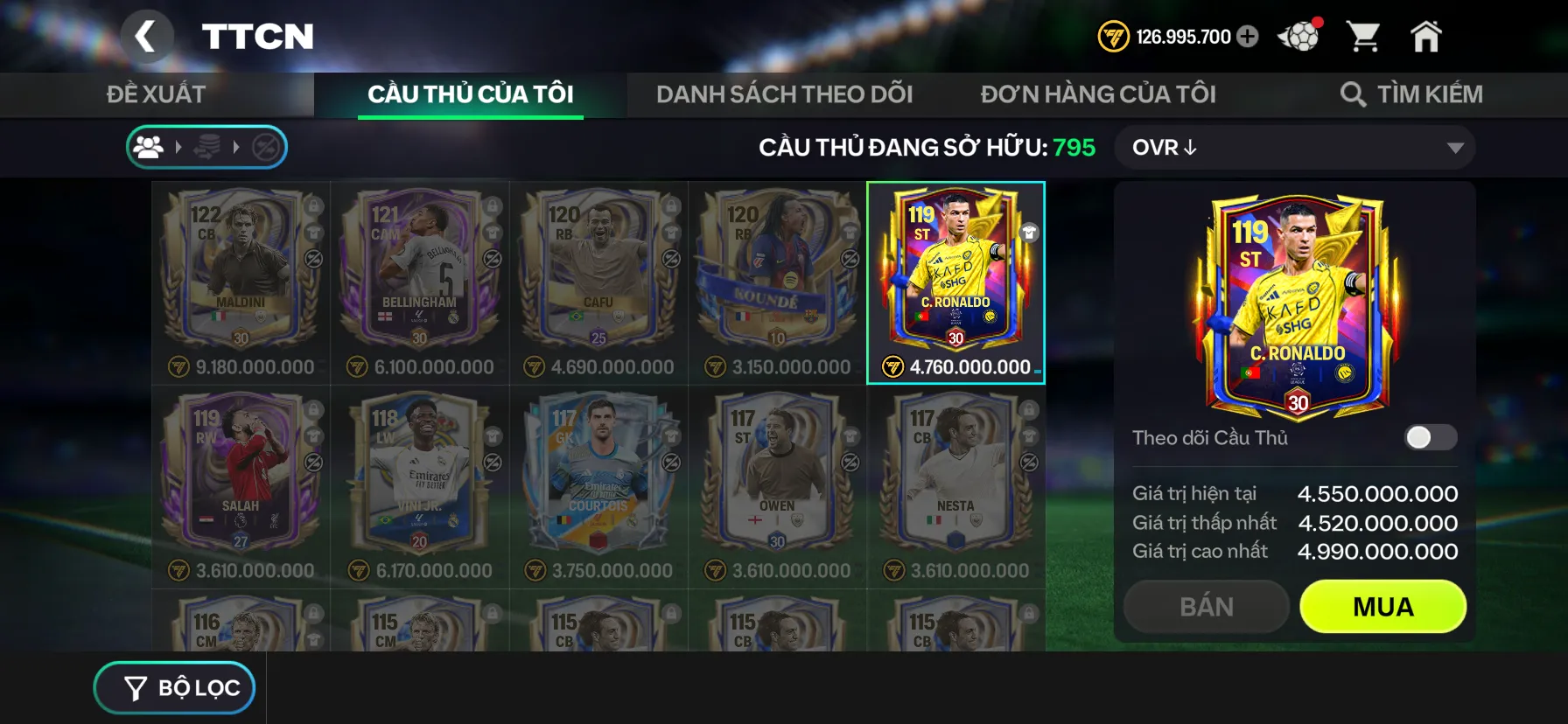Click the BÁN sell button

(x=1206, y=606)
